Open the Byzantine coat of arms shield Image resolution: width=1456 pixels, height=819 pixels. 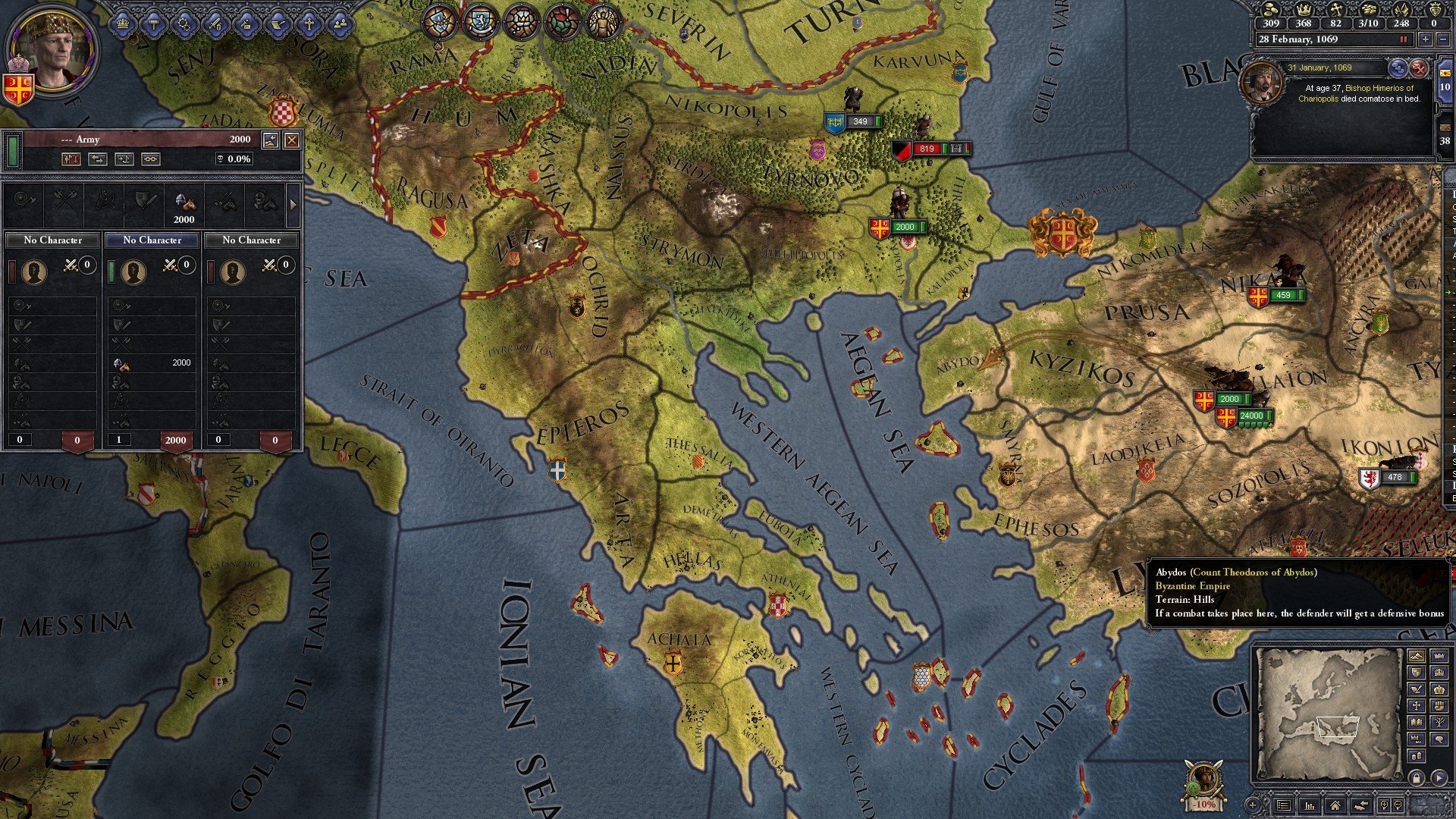pos(18,89)
